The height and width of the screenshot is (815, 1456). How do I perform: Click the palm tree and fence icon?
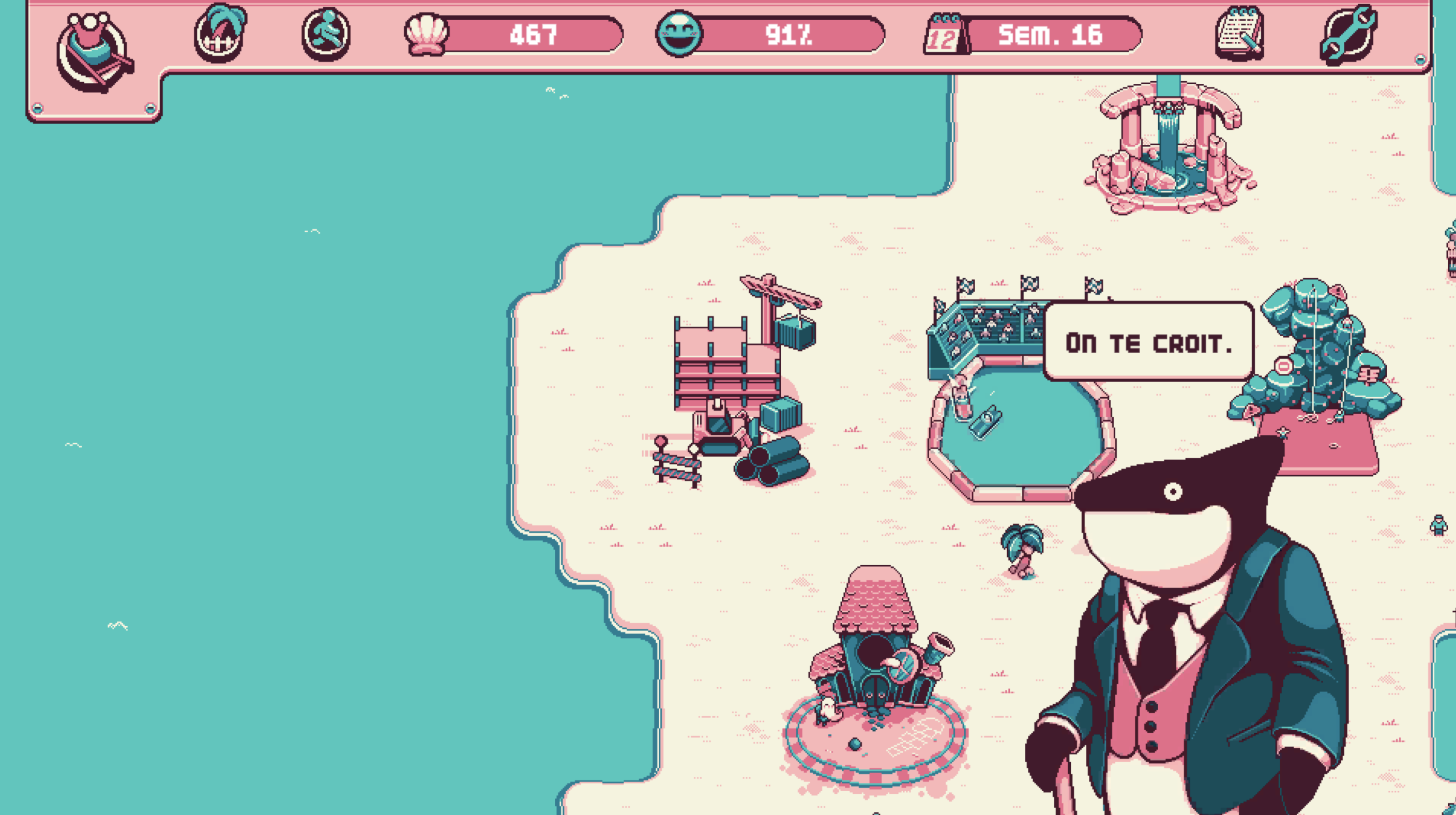(220, 33)
